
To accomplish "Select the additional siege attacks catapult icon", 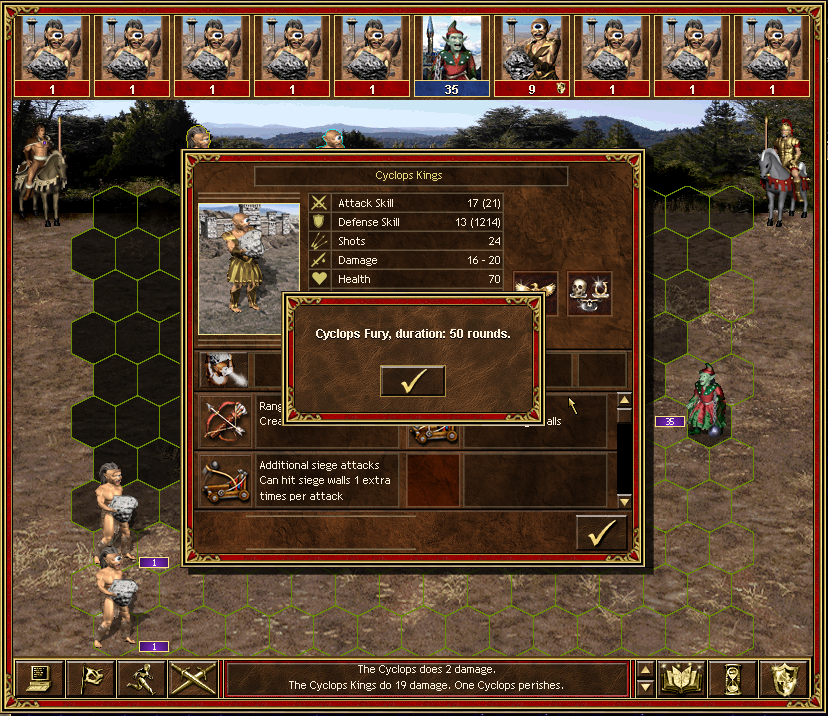I will (225, 480).
